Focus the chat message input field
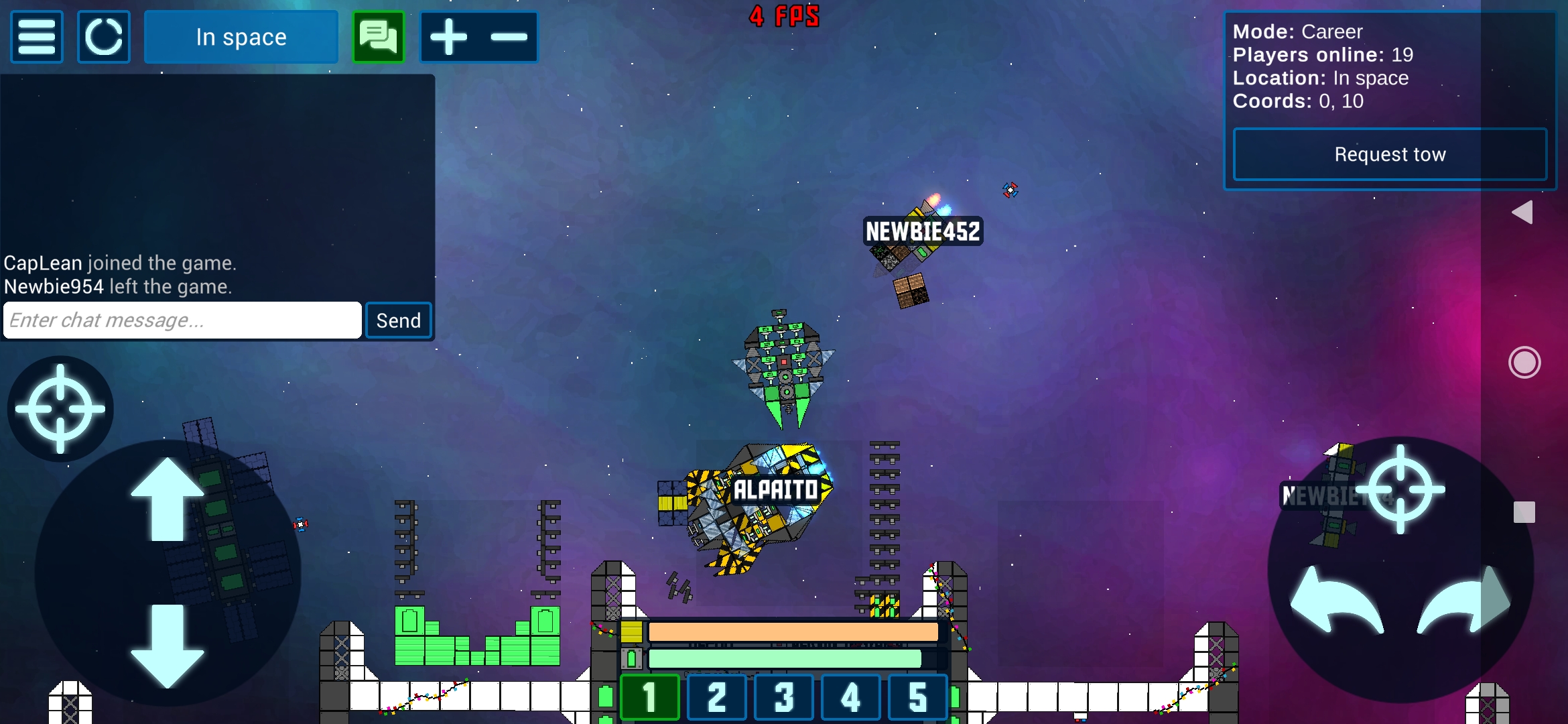Screen dimensions: 1568x724 [x=182, y=320]
